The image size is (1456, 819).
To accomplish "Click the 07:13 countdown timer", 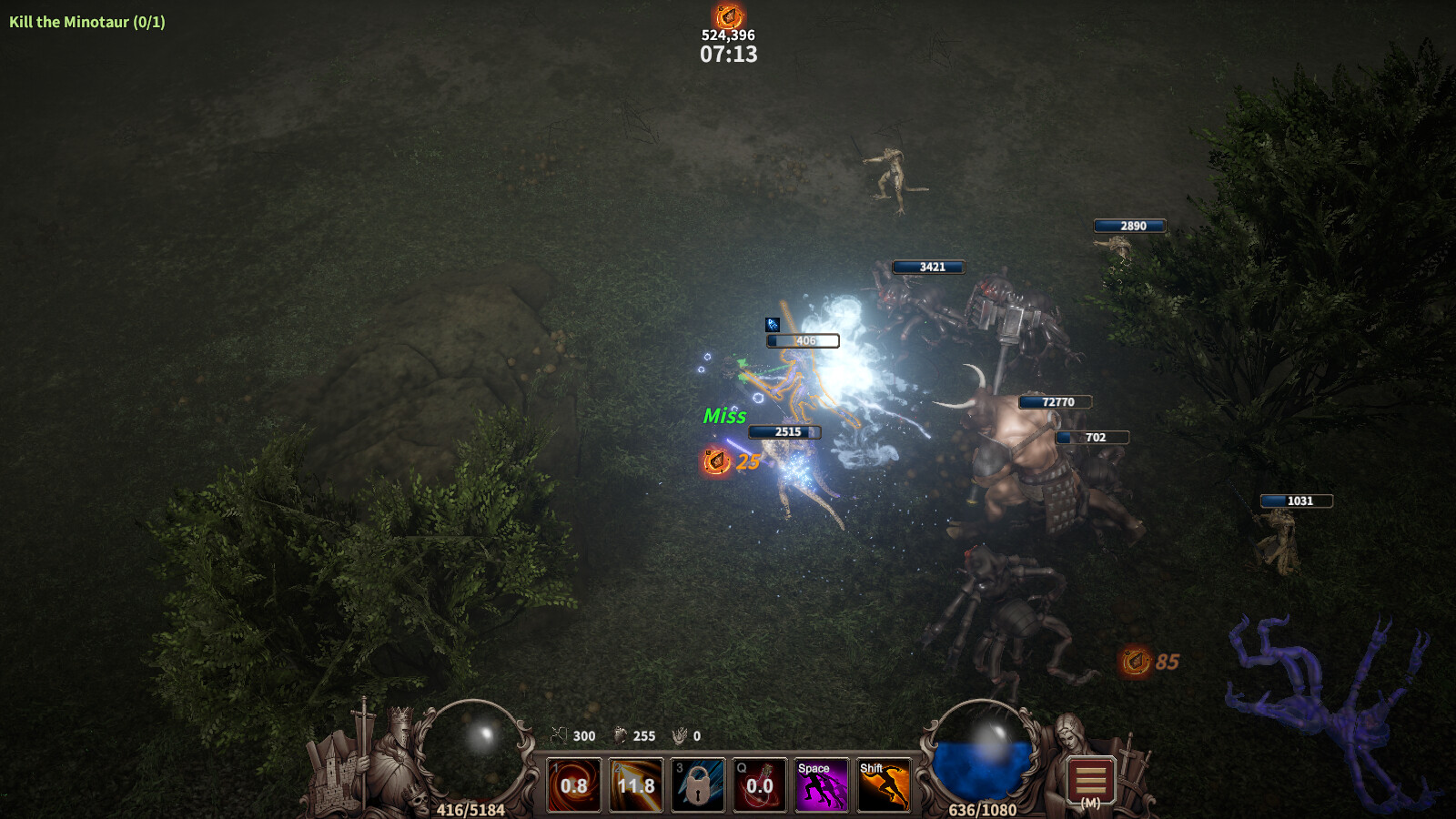I will coord(727,55).
